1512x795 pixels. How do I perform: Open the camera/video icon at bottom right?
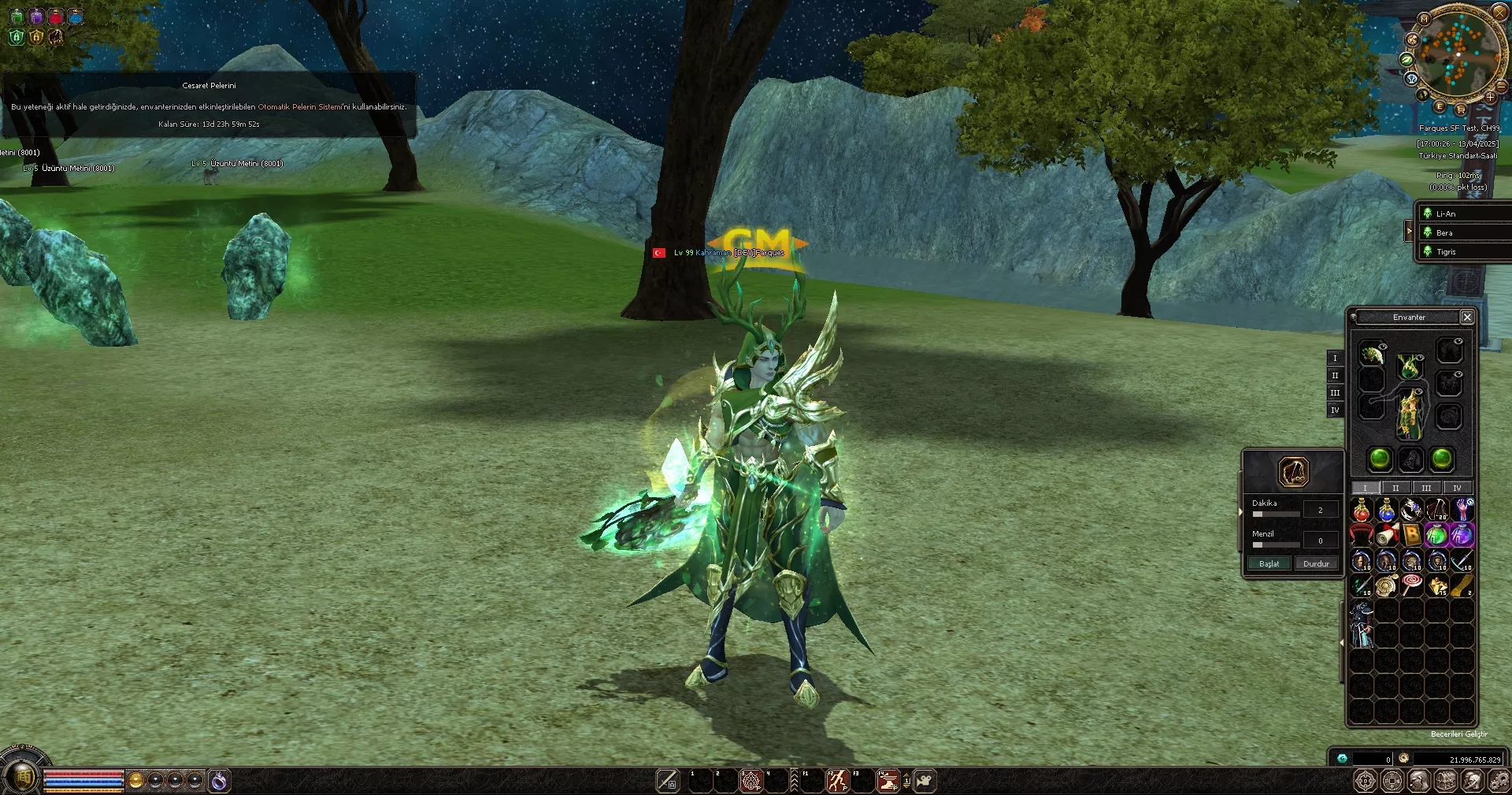[925, 780]
